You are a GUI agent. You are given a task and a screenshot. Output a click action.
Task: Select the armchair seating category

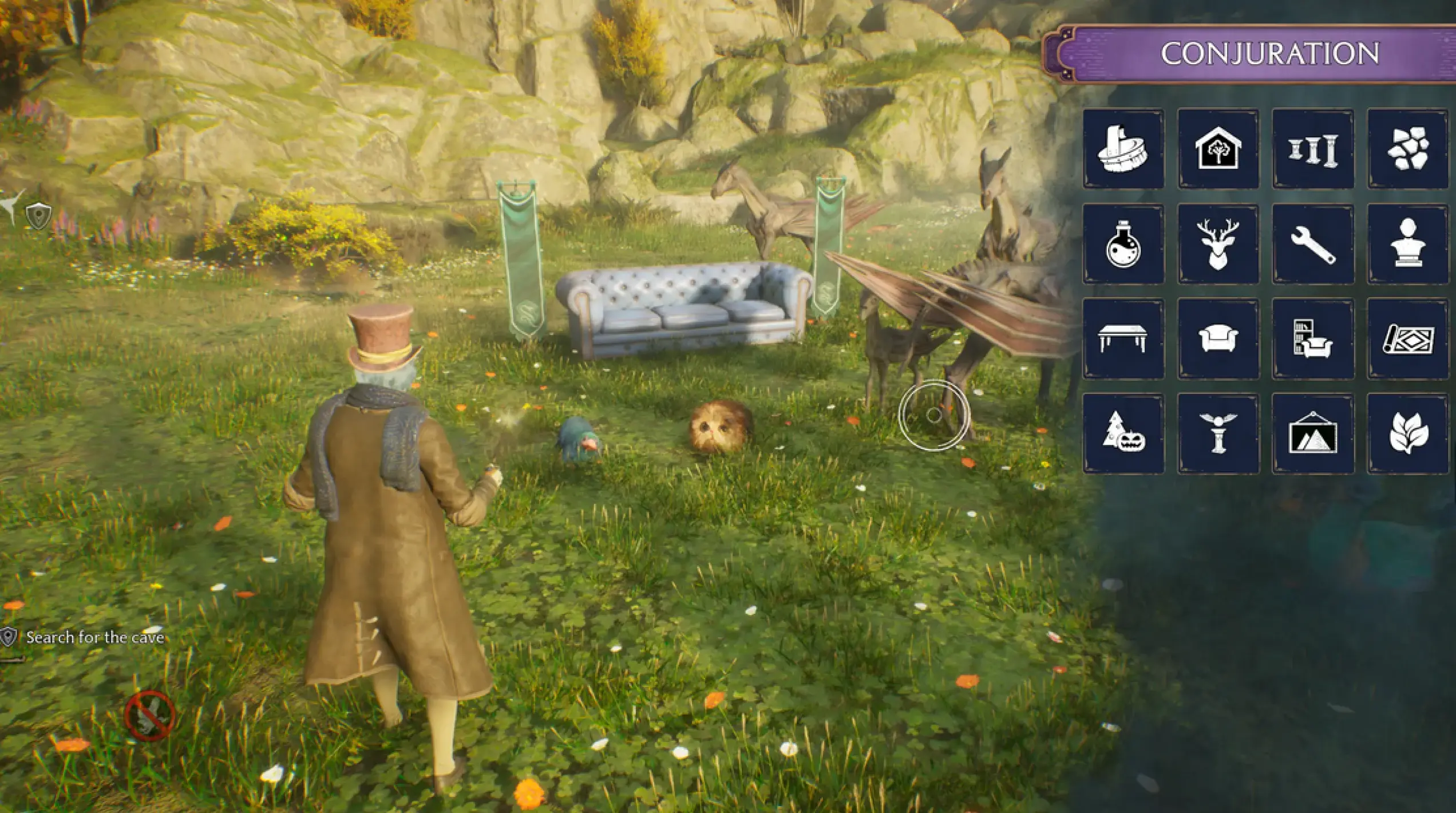[1218, 339]
